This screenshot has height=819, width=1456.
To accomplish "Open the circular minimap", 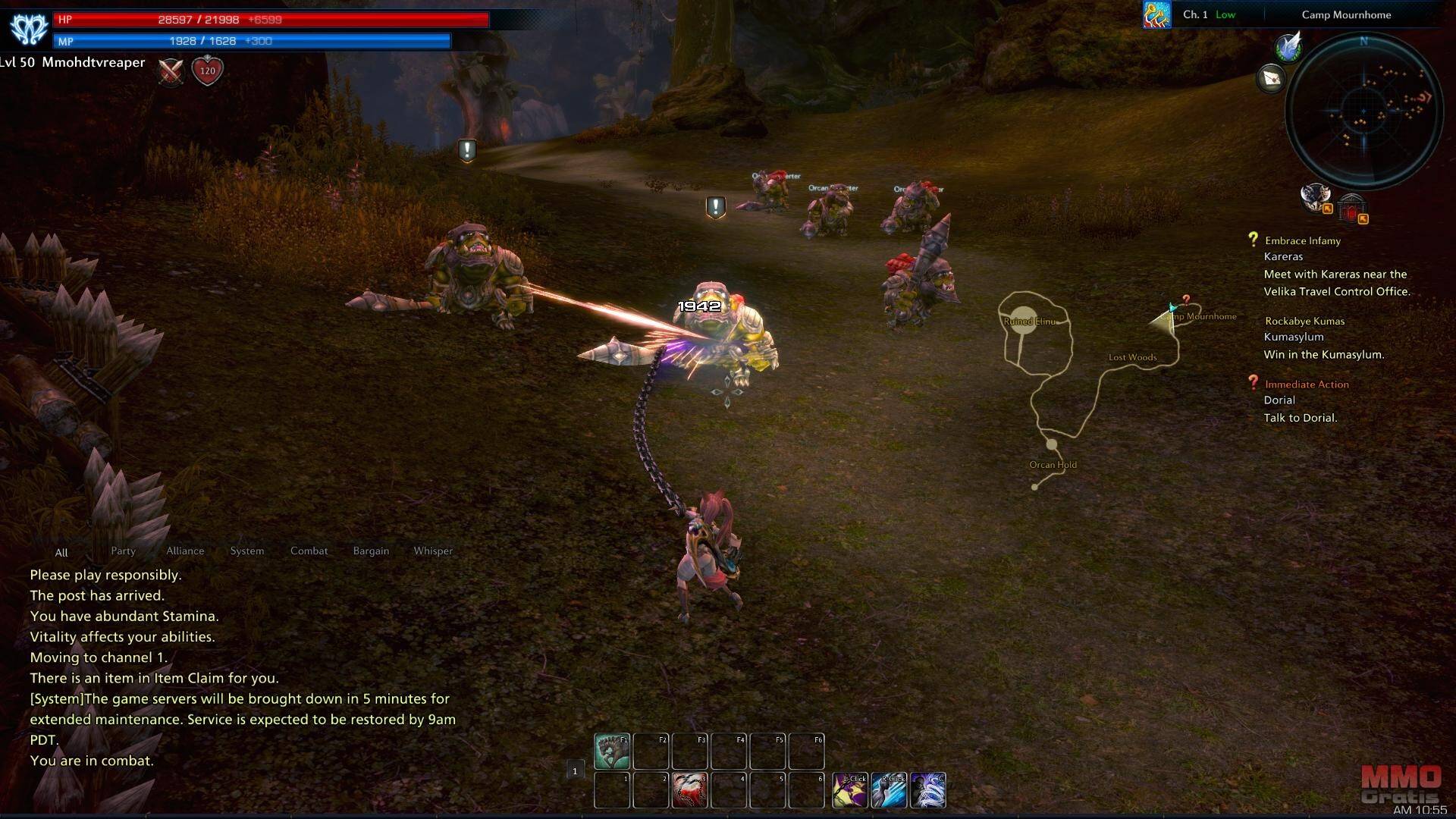I will 1363,111.
